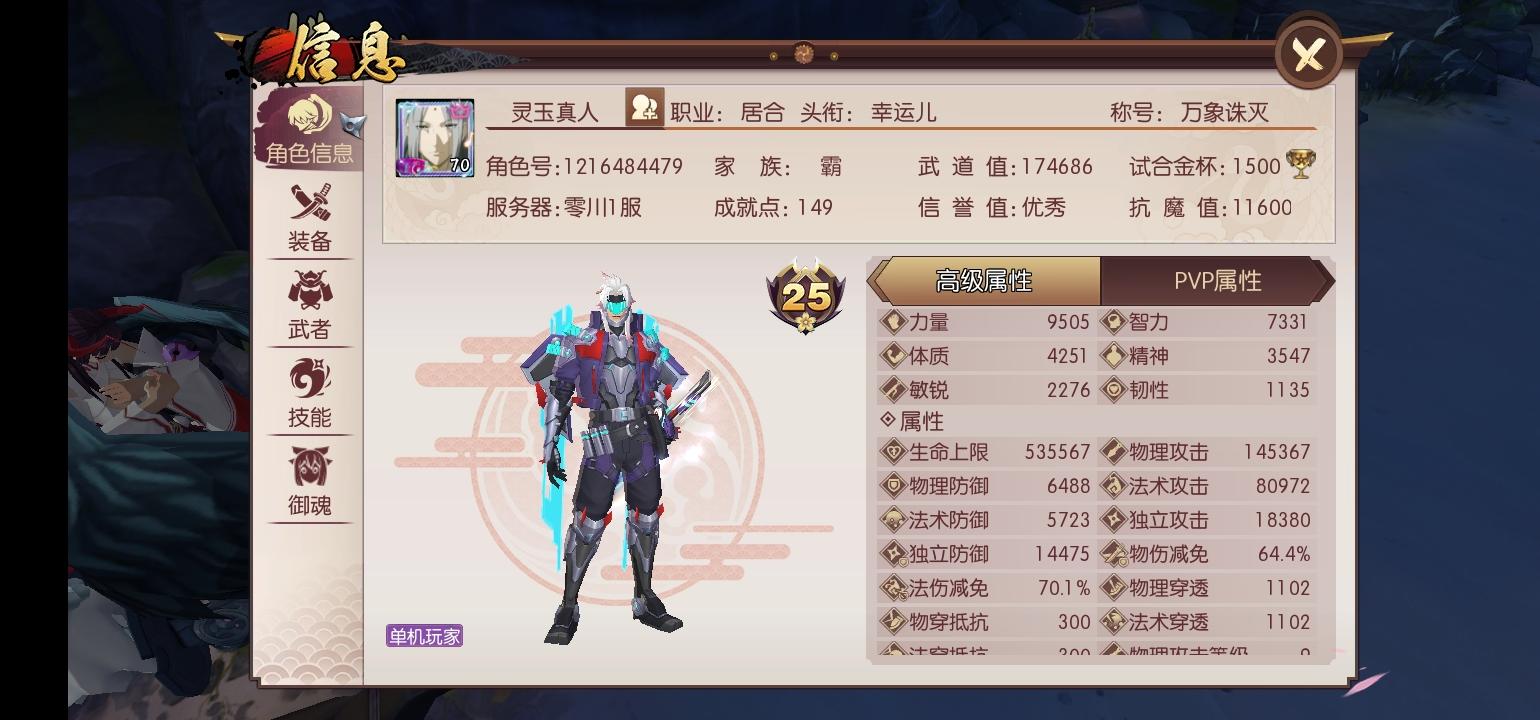
Task: Open the level 25 badge details
Action: click(x=805, y=297)
